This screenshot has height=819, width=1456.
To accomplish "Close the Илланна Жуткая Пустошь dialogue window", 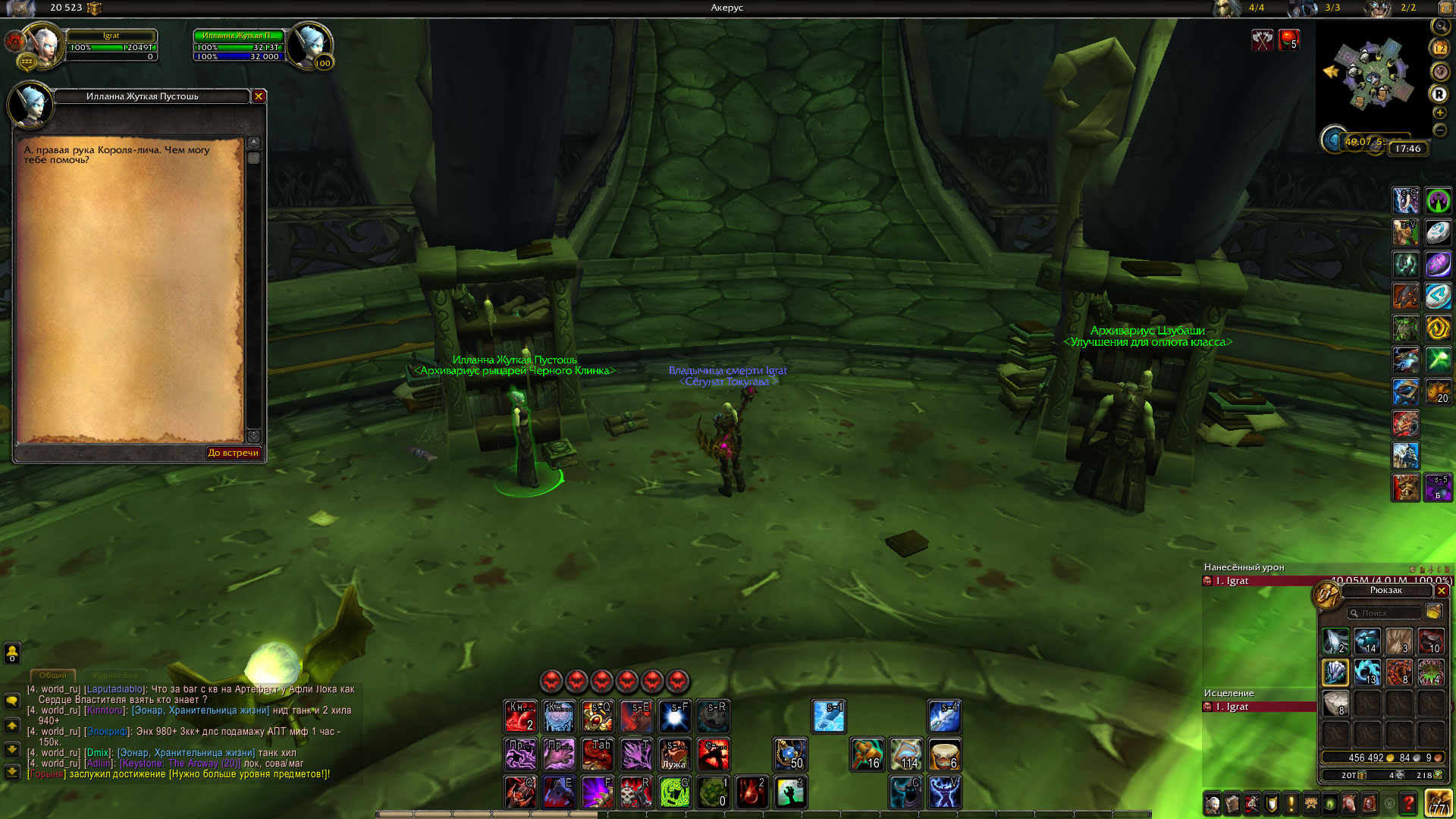I will coord(259,96).
